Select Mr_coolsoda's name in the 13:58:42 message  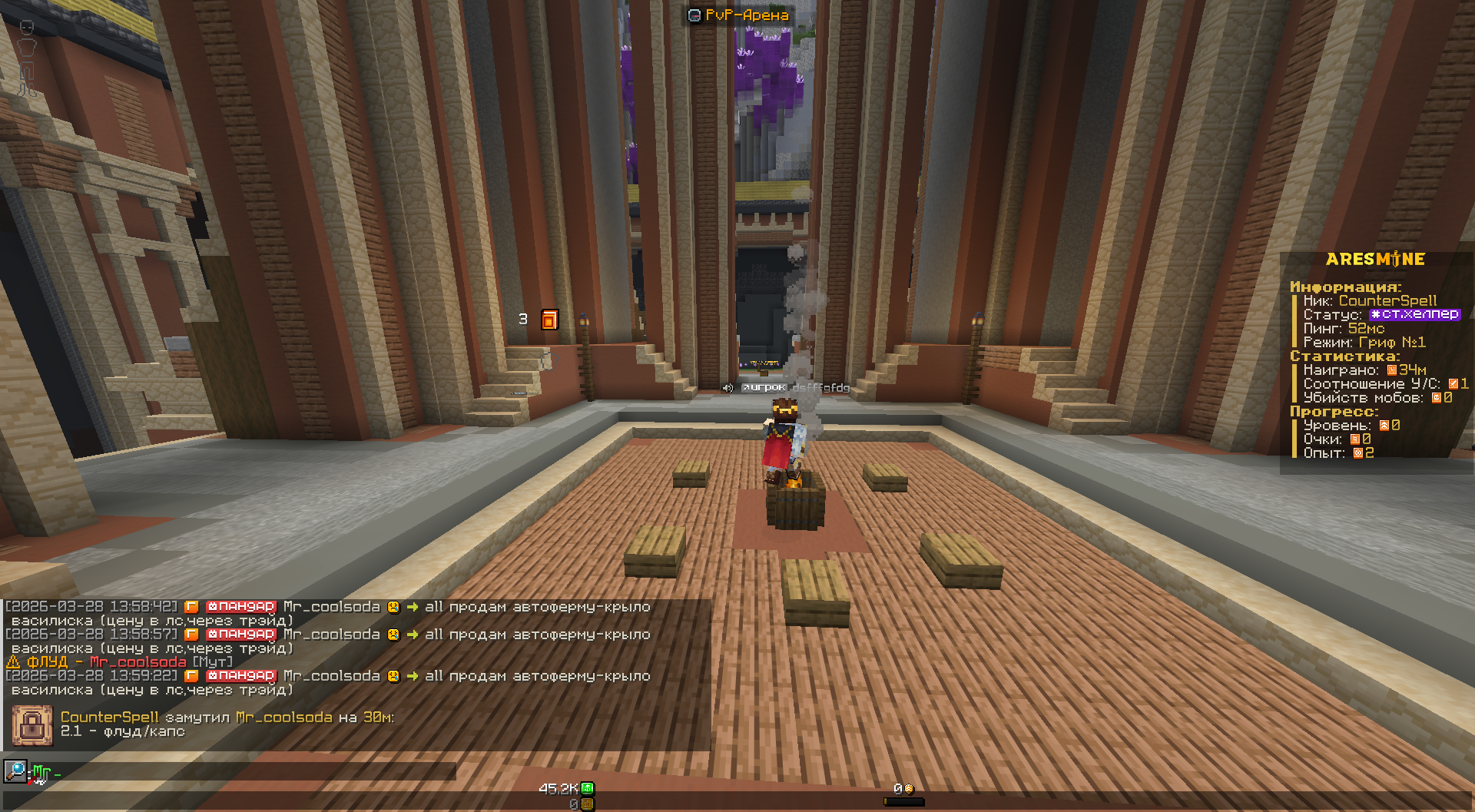tap(332, 607)
